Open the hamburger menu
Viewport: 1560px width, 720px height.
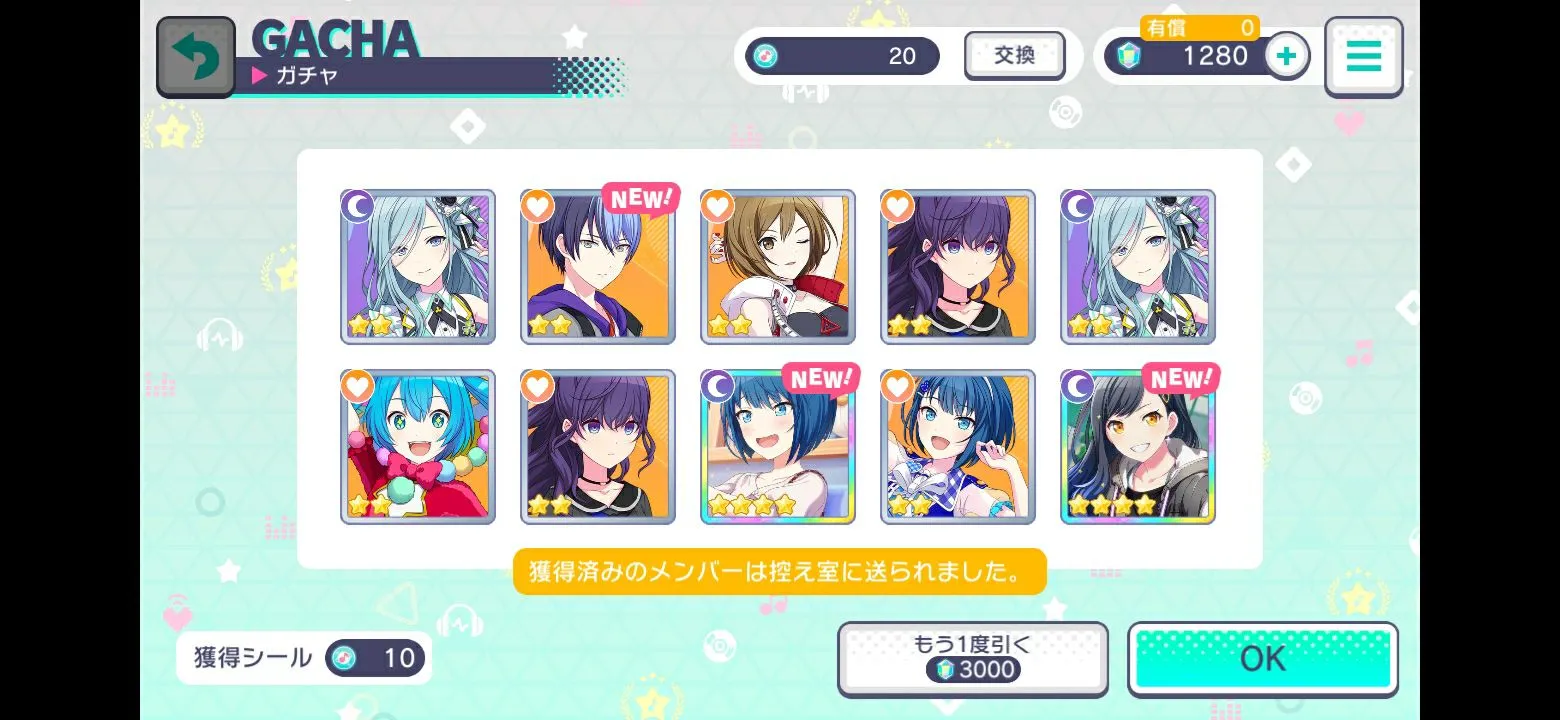[x=1363, y=57]
